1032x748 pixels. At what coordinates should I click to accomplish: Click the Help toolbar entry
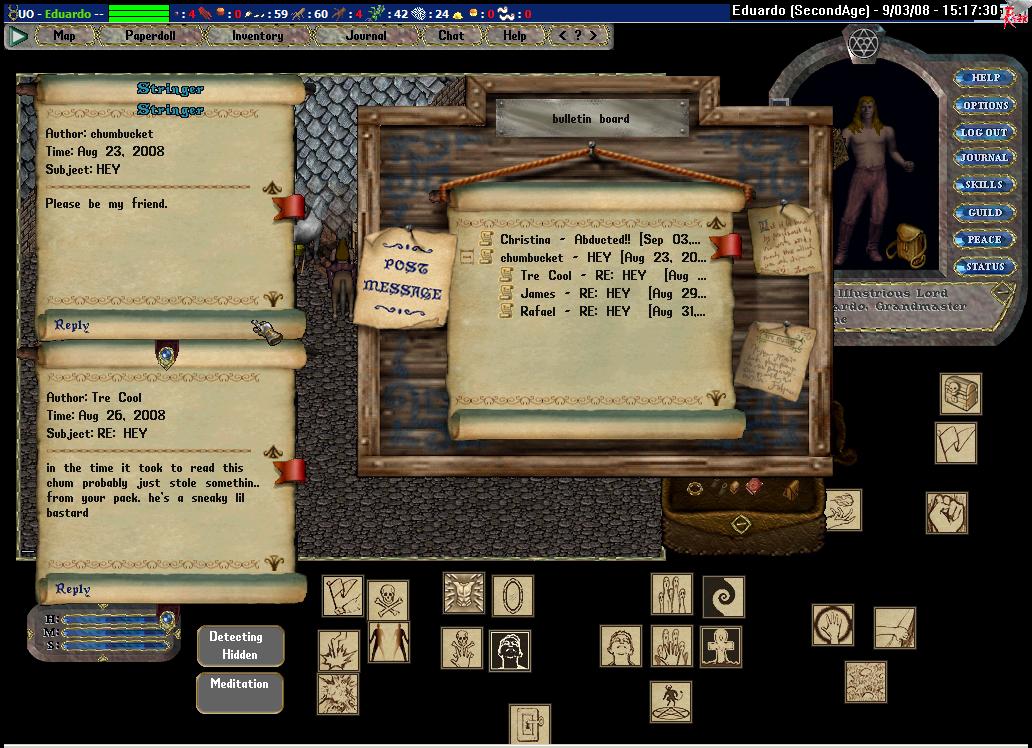click(515, 36)
